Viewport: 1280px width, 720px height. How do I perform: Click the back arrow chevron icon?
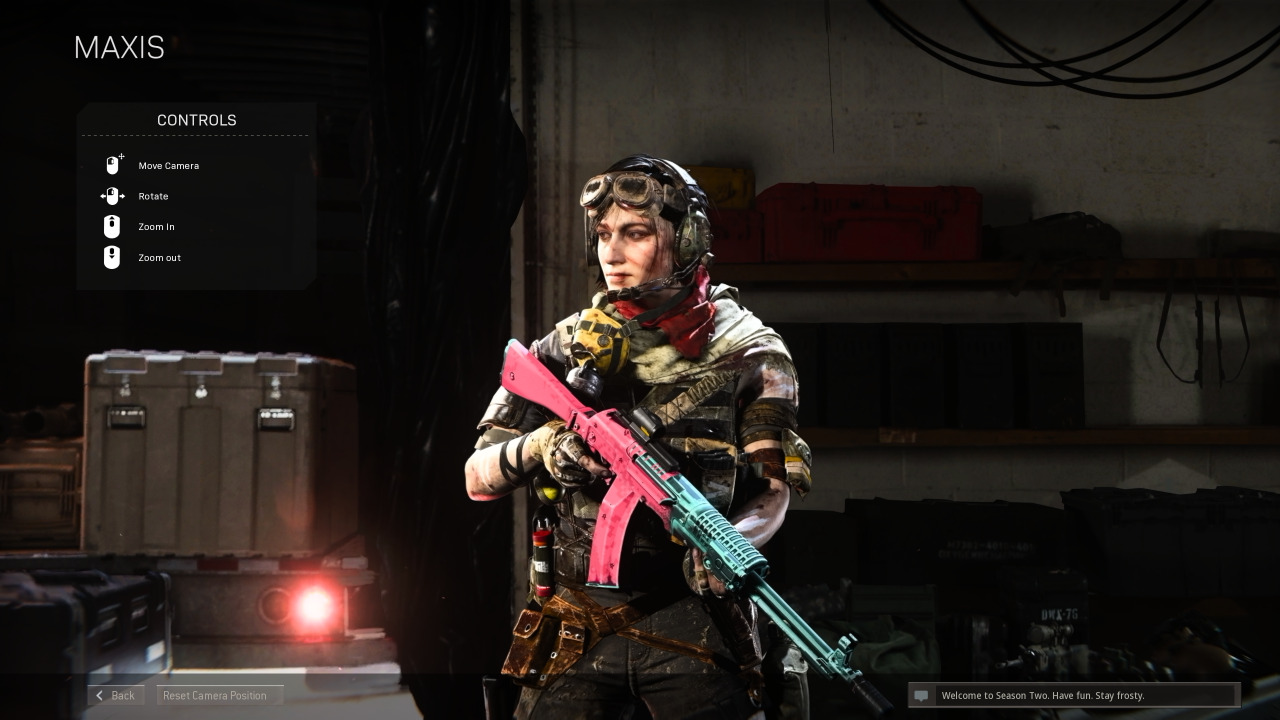(x=100, y=695)
